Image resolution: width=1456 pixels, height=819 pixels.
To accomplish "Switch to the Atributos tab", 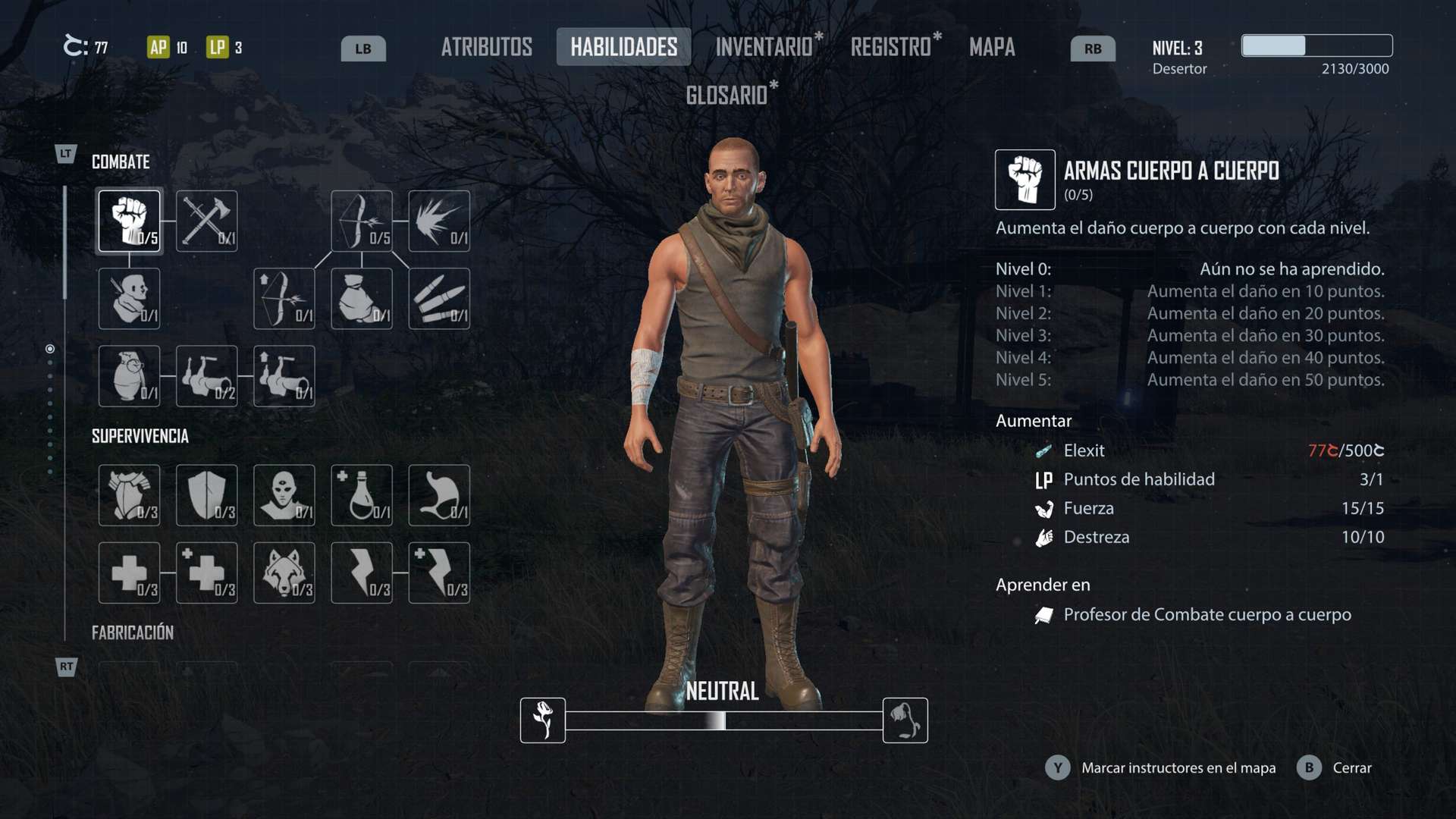I will click(x=486, y=47).
